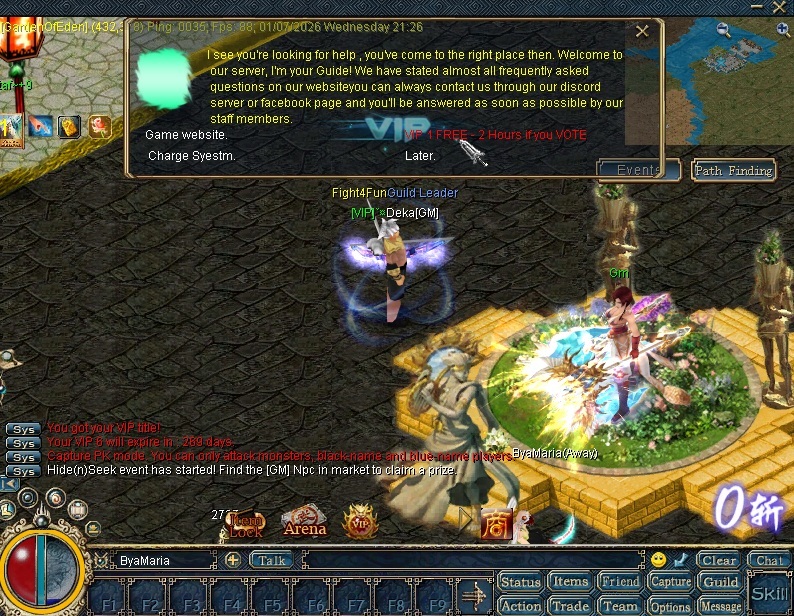Click the Talk chat button
This screenshot has height=616, width=794.
click(x=272, y=561)
